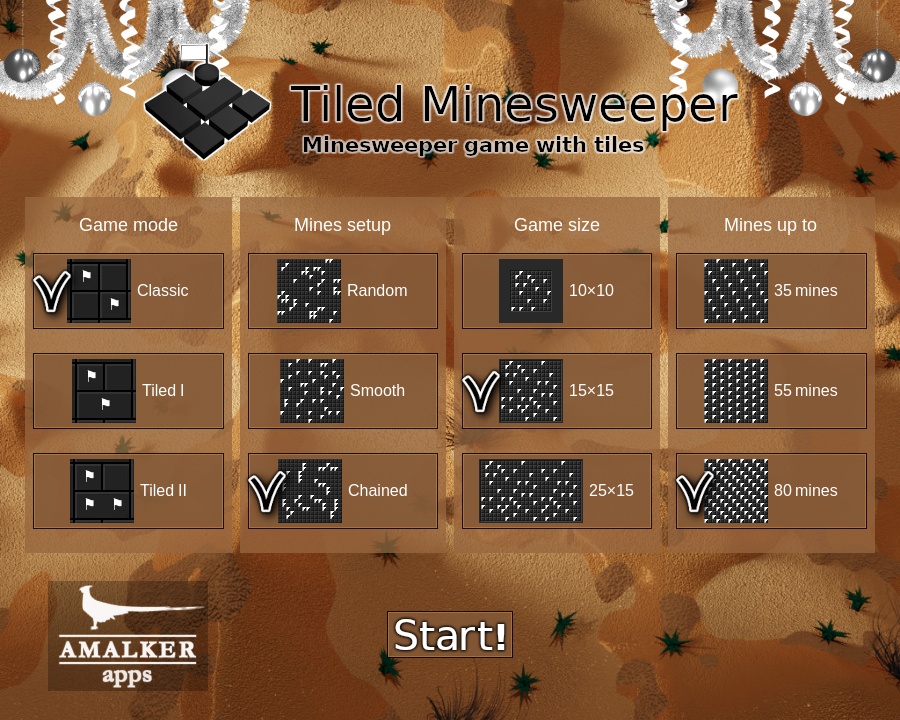
Task: Open the Amalker apps logo link
Action: click(x=128, y=636)
